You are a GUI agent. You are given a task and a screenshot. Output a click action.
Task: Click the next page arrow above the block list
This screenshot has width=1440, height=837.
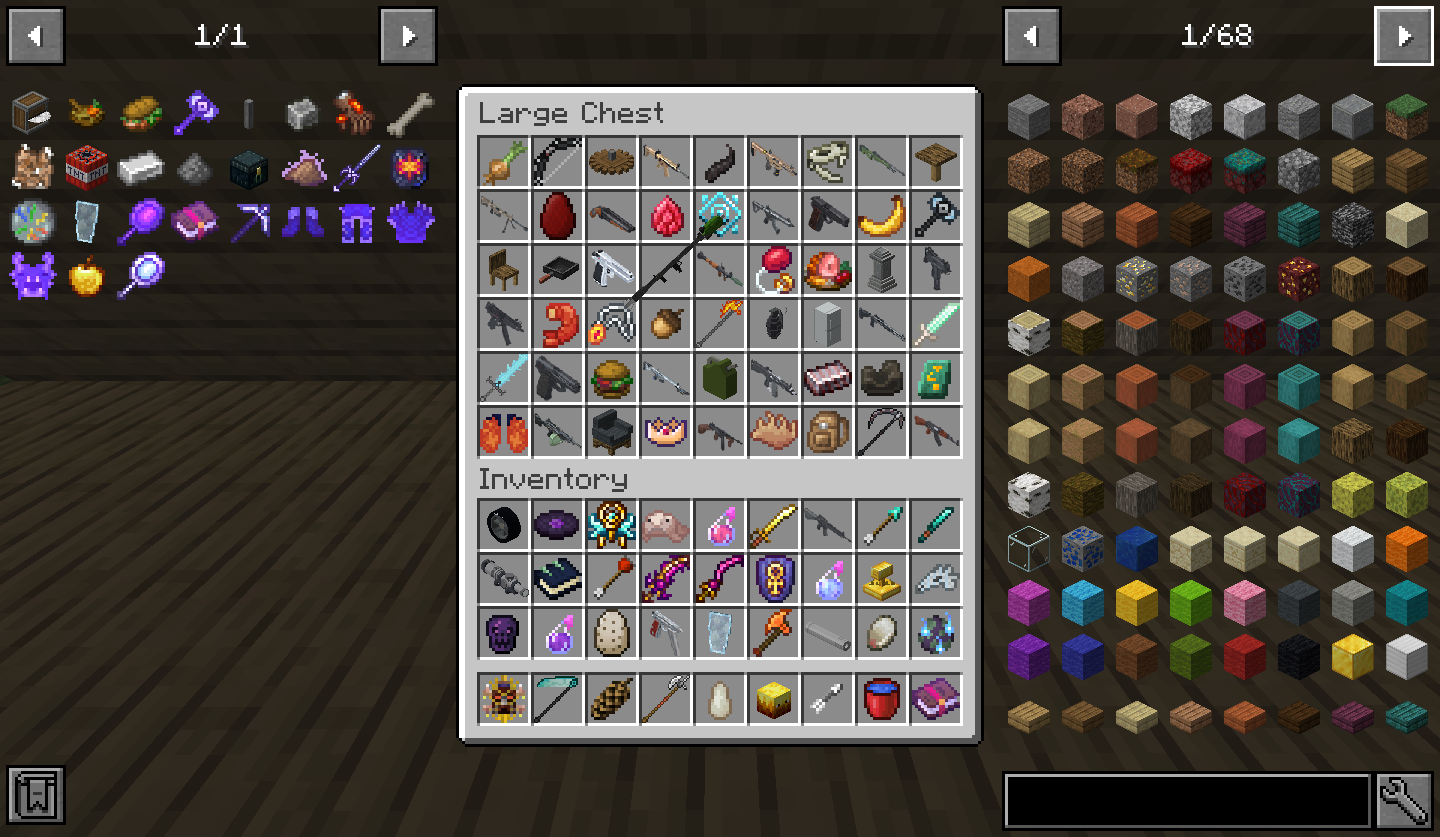(x=1404, y=35)
